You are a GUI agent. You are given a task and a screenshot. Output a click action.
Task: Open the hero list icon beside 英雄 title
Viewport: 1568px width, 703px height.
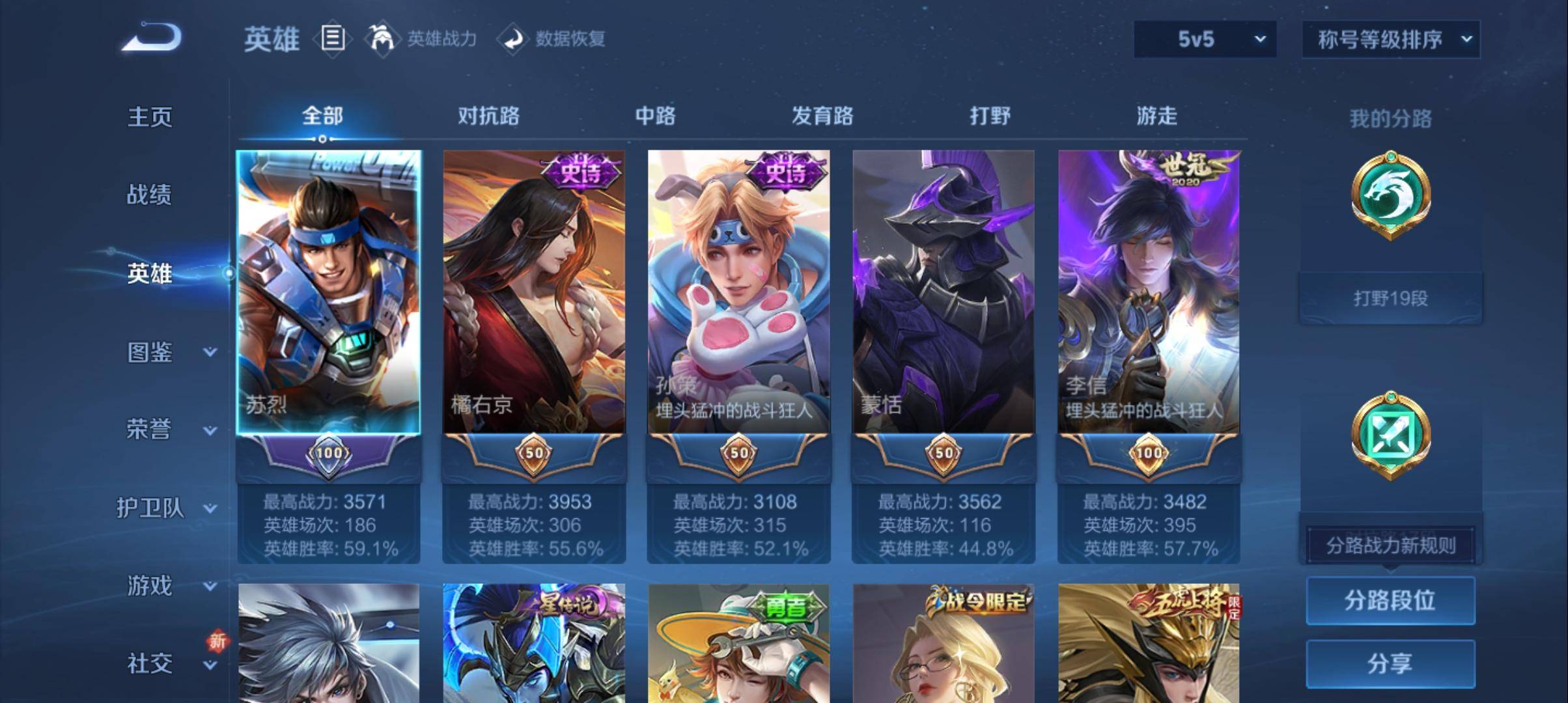pos(333,39)
